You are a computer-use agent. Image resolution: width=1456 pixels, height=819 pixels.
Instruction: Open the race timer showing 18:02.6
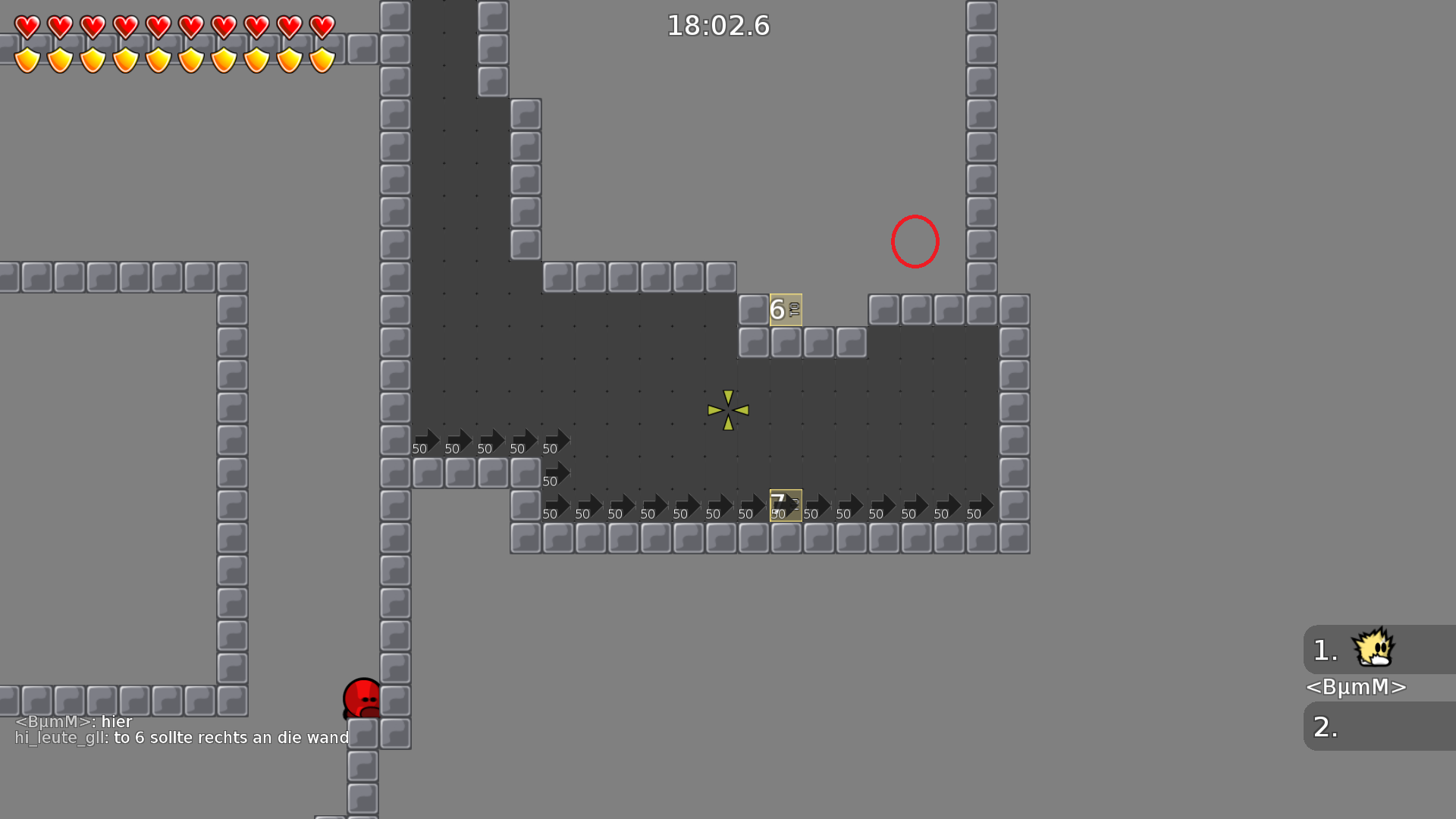pyautogui.click(x=717, y=25)
